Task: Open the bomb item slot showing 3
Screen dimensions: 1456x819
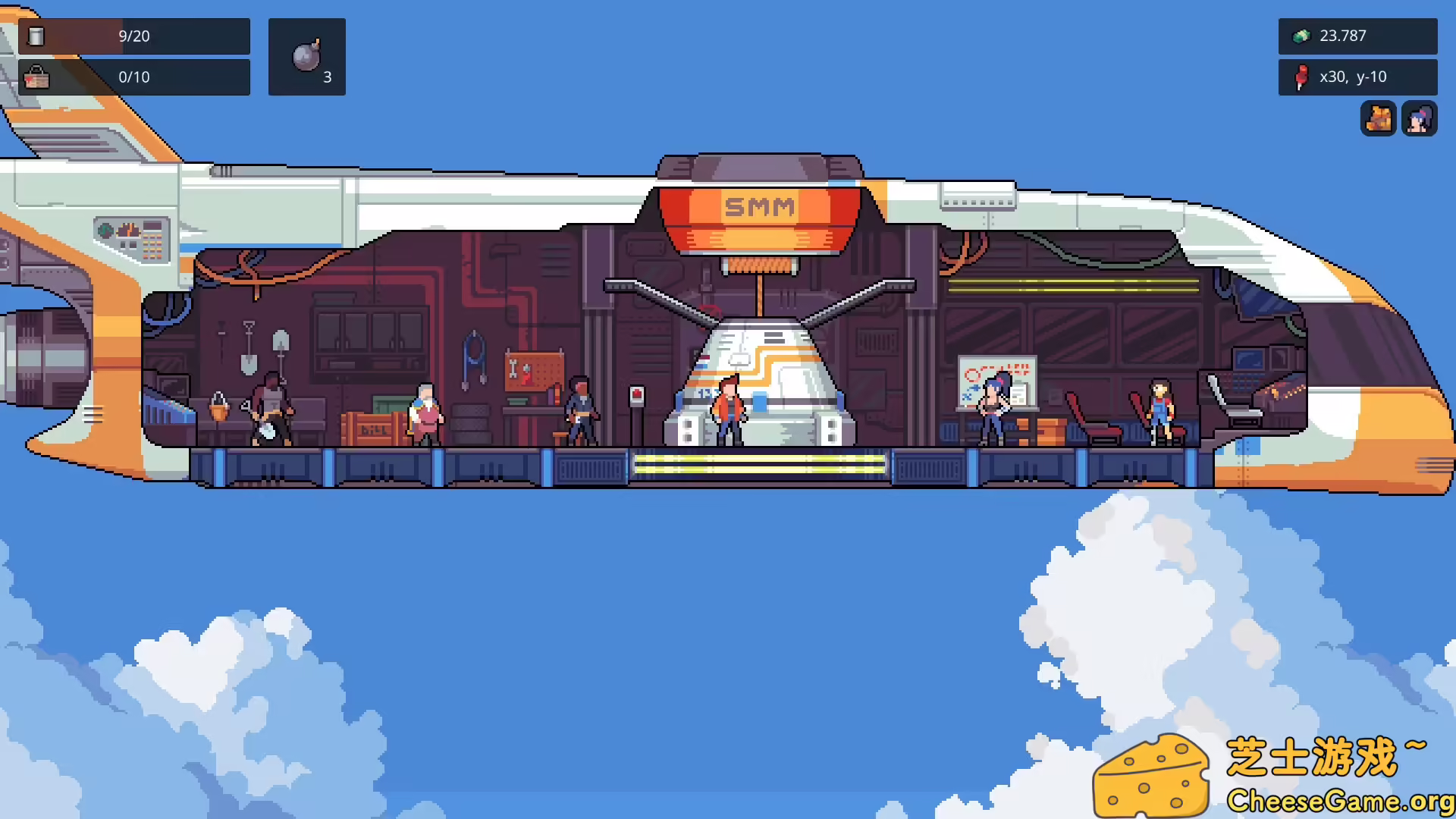Action: coord(307,56)
